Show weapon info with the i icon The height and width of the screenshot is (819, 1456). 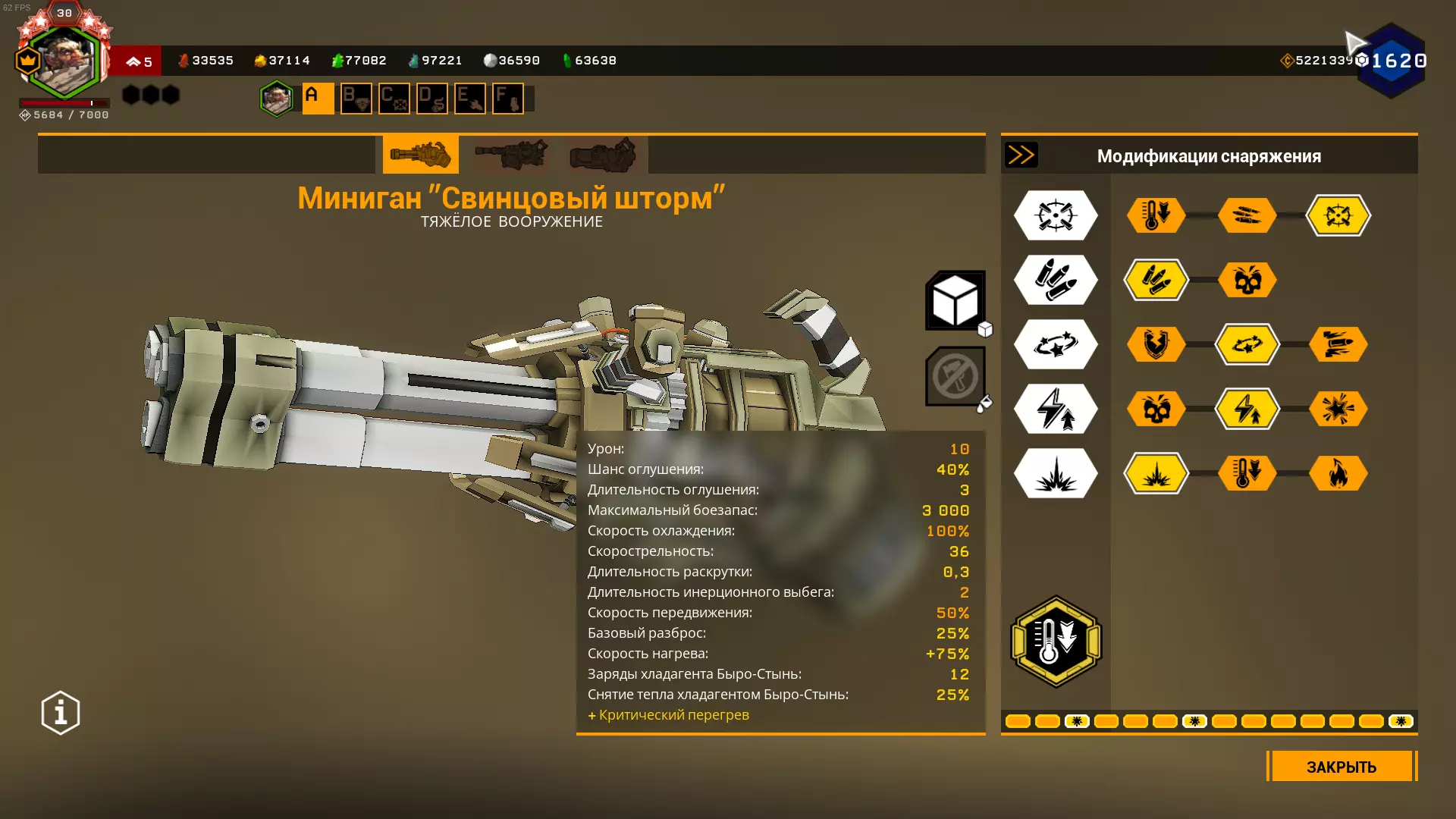coord(61,713)
